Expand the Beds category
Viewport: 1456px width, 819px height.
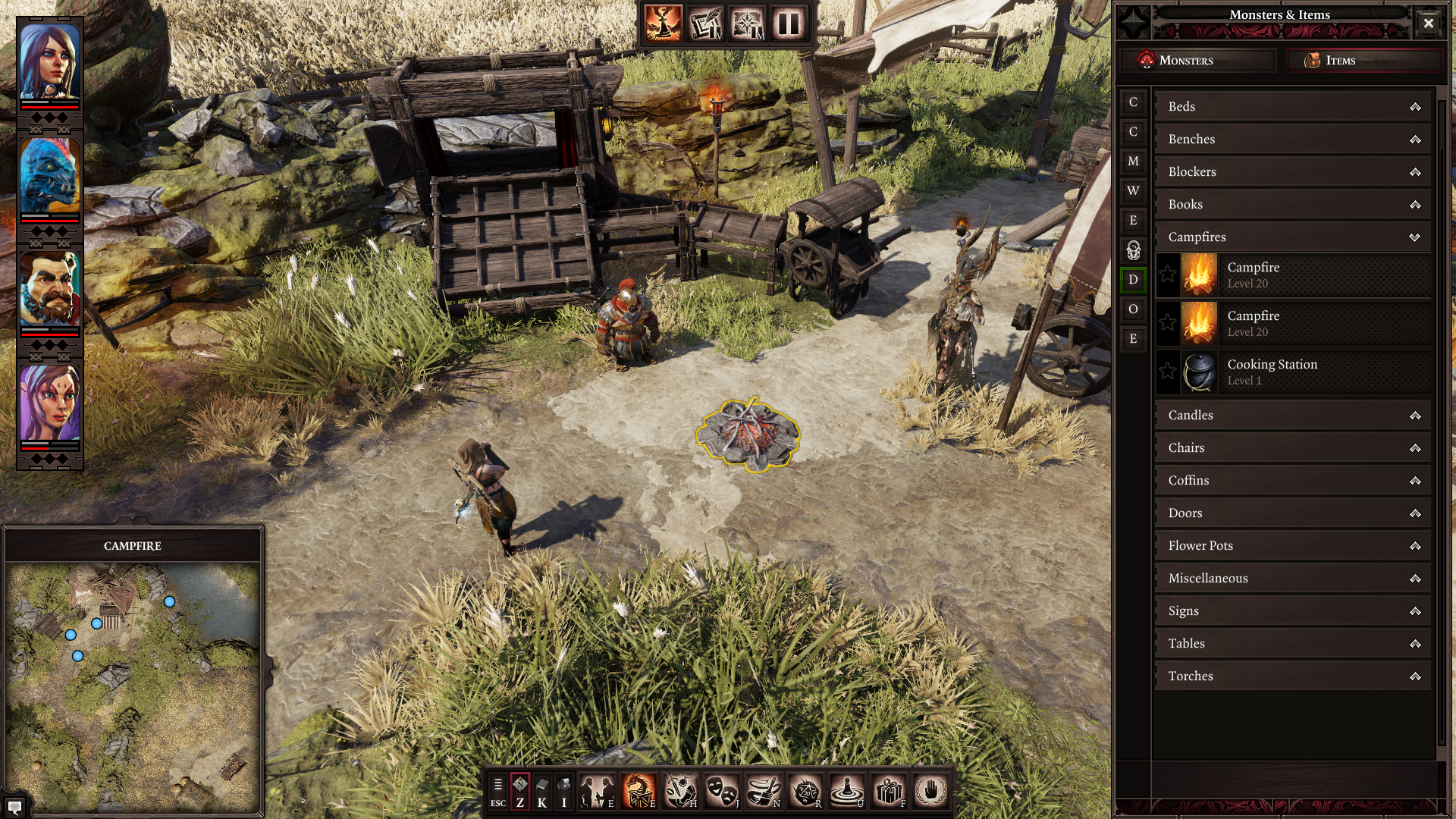point(1292,107)
